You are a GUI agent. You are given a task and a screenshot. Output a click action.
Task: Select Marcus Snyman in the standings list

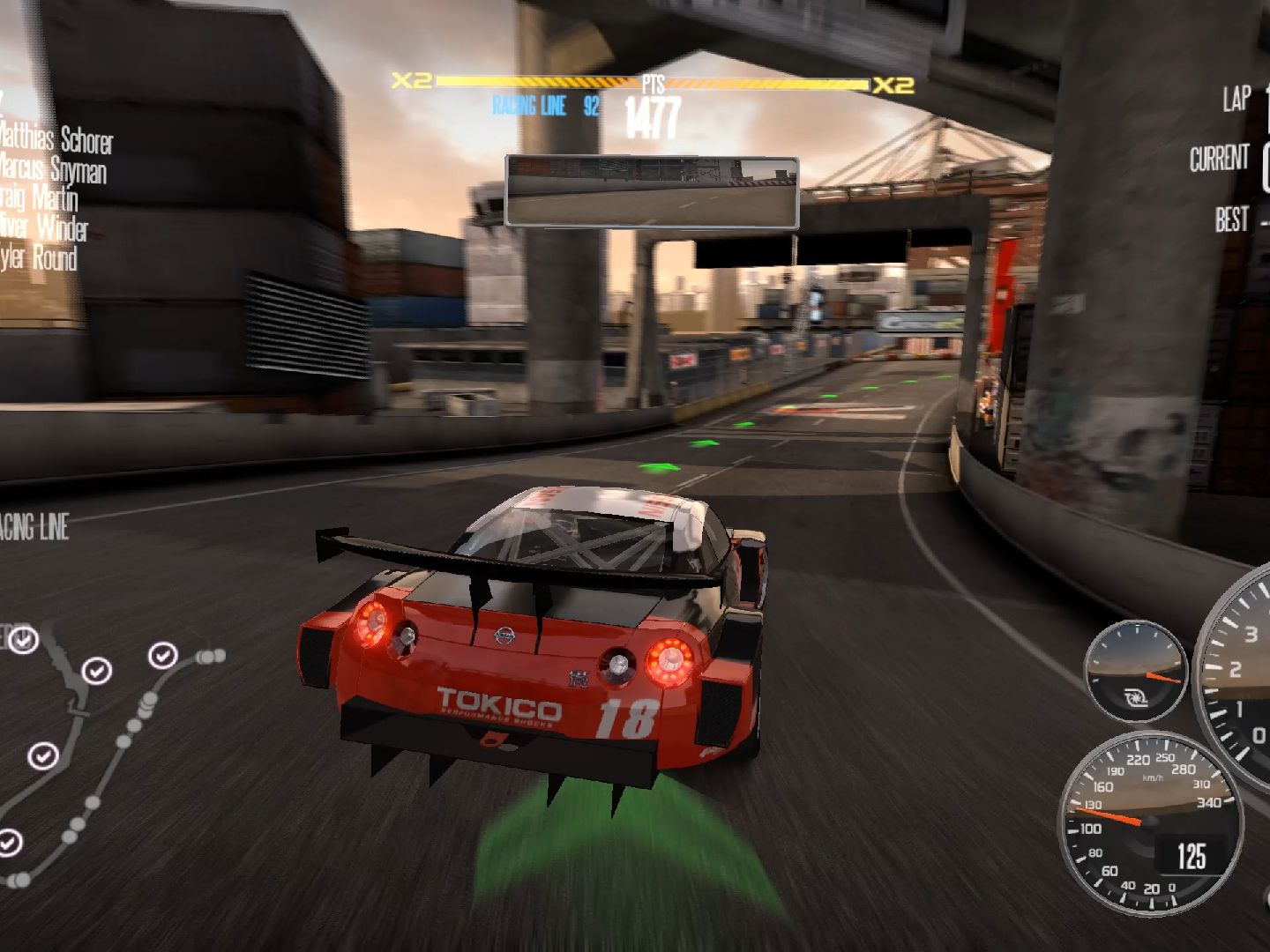click(x=53, y=169)
